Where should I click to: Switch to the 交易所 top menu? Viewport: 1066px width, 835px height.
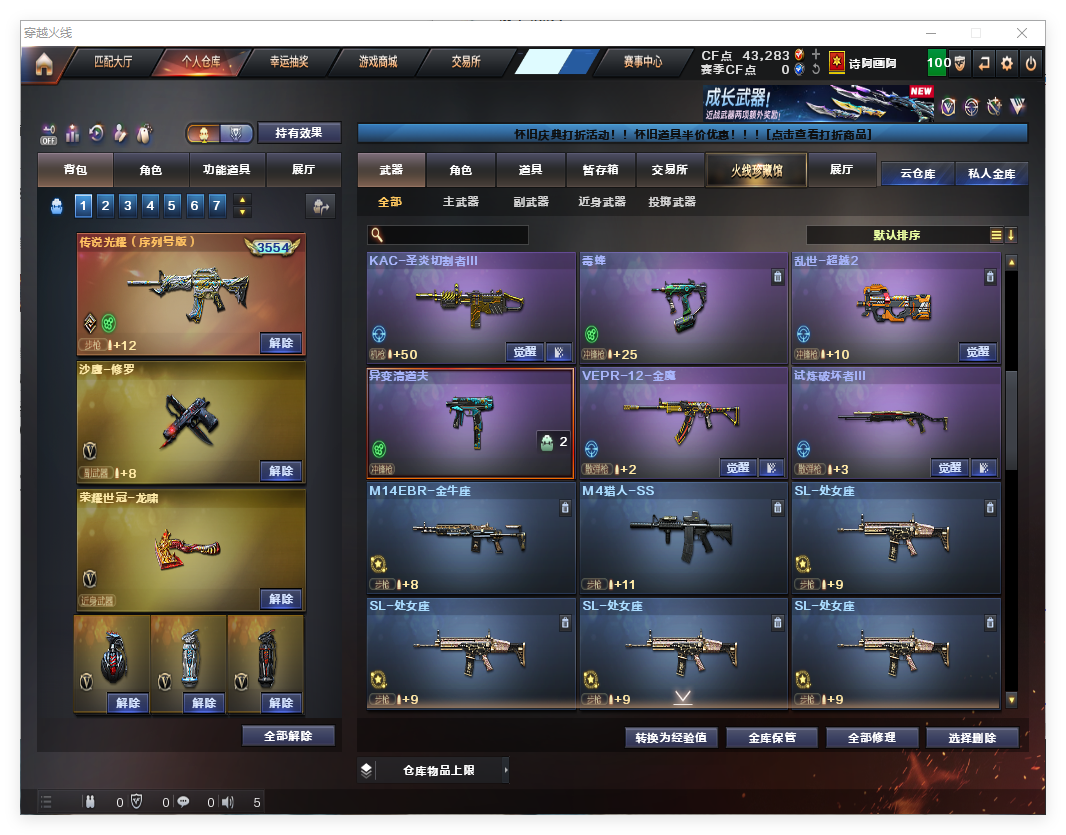(x=465, y=62)
